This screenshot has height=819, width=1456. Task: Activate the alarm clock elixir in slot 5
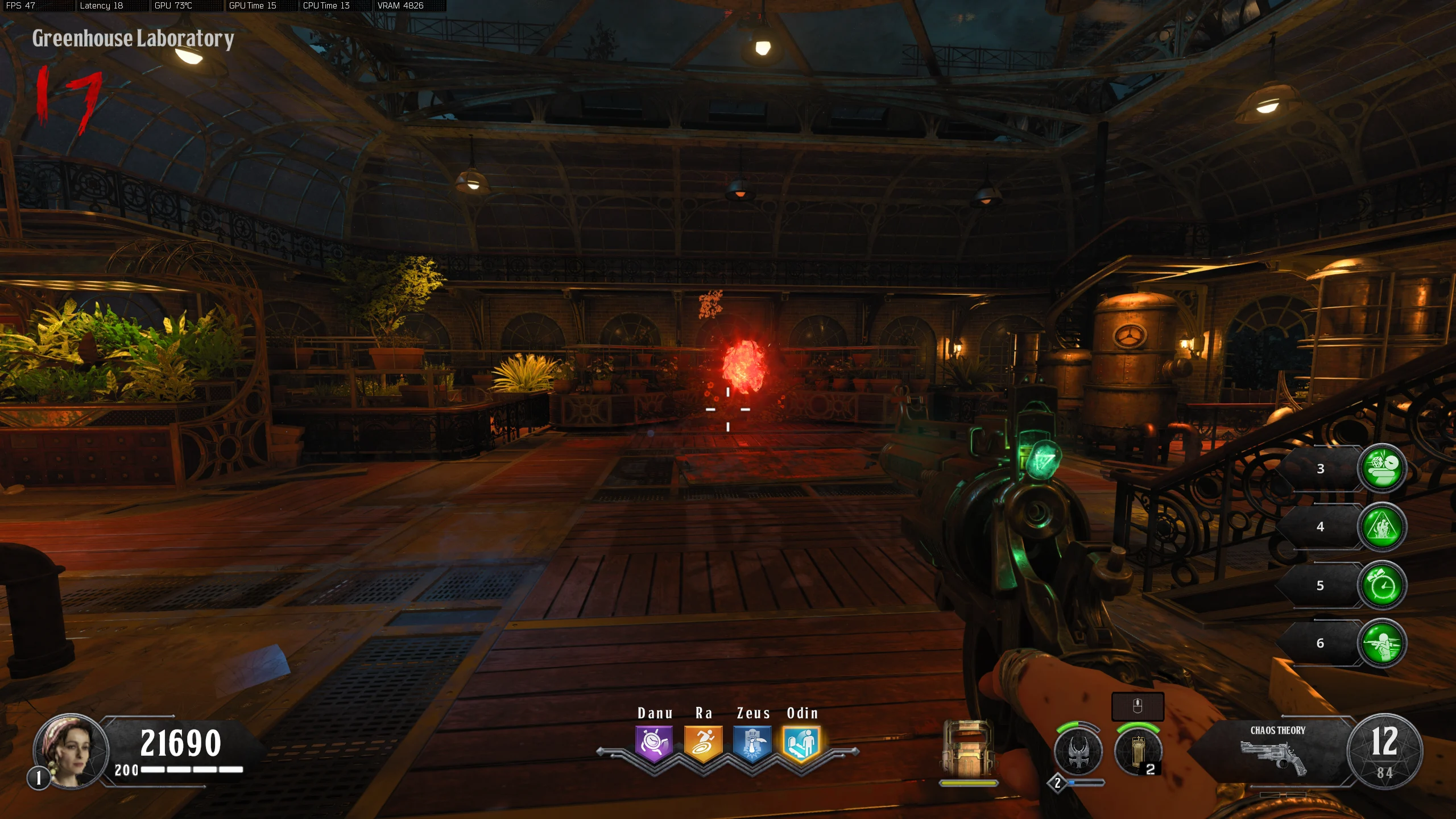pos(1382,586)
